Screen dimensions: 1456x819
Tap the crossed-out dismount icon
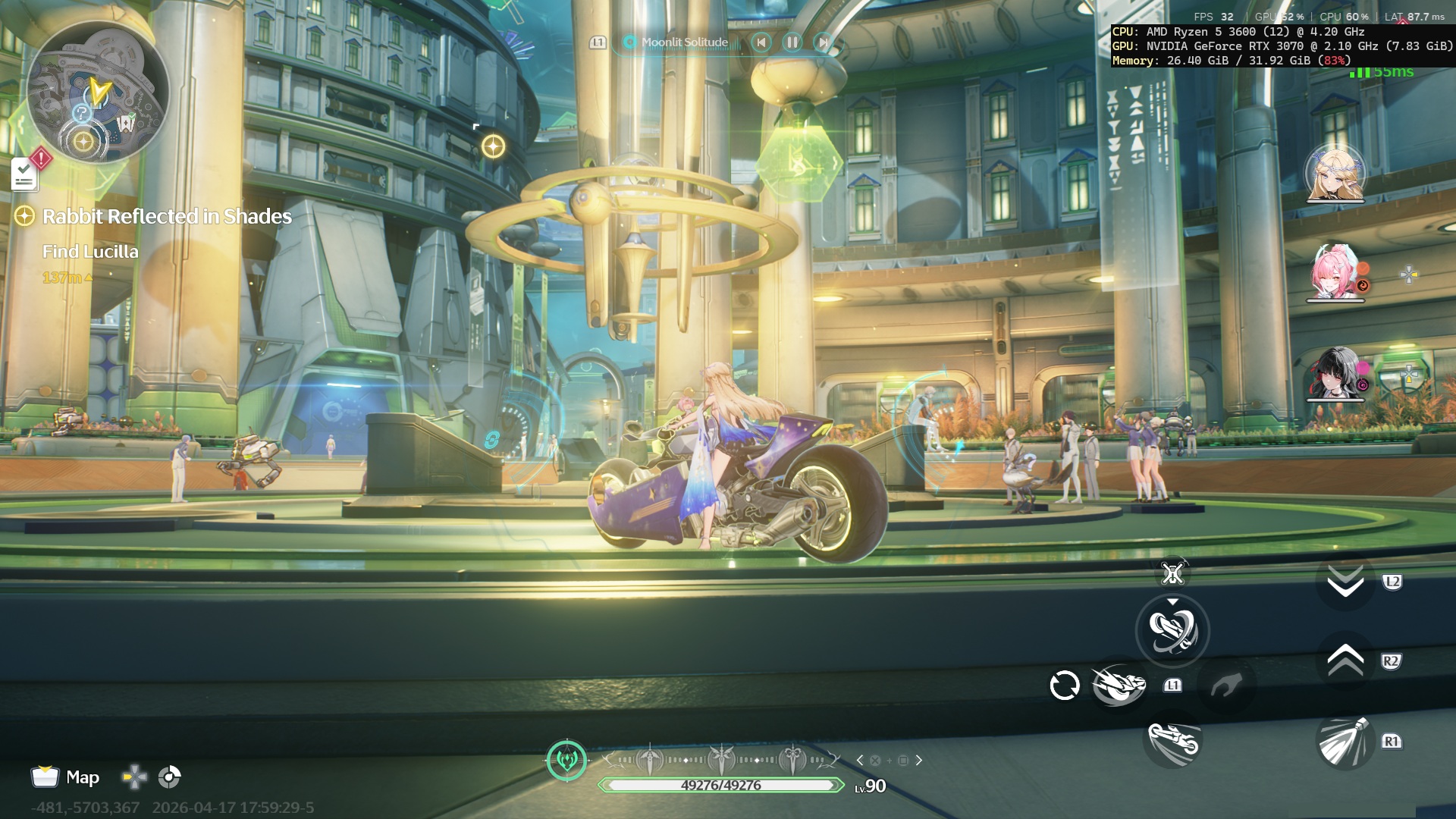[x=1172, y=574]
